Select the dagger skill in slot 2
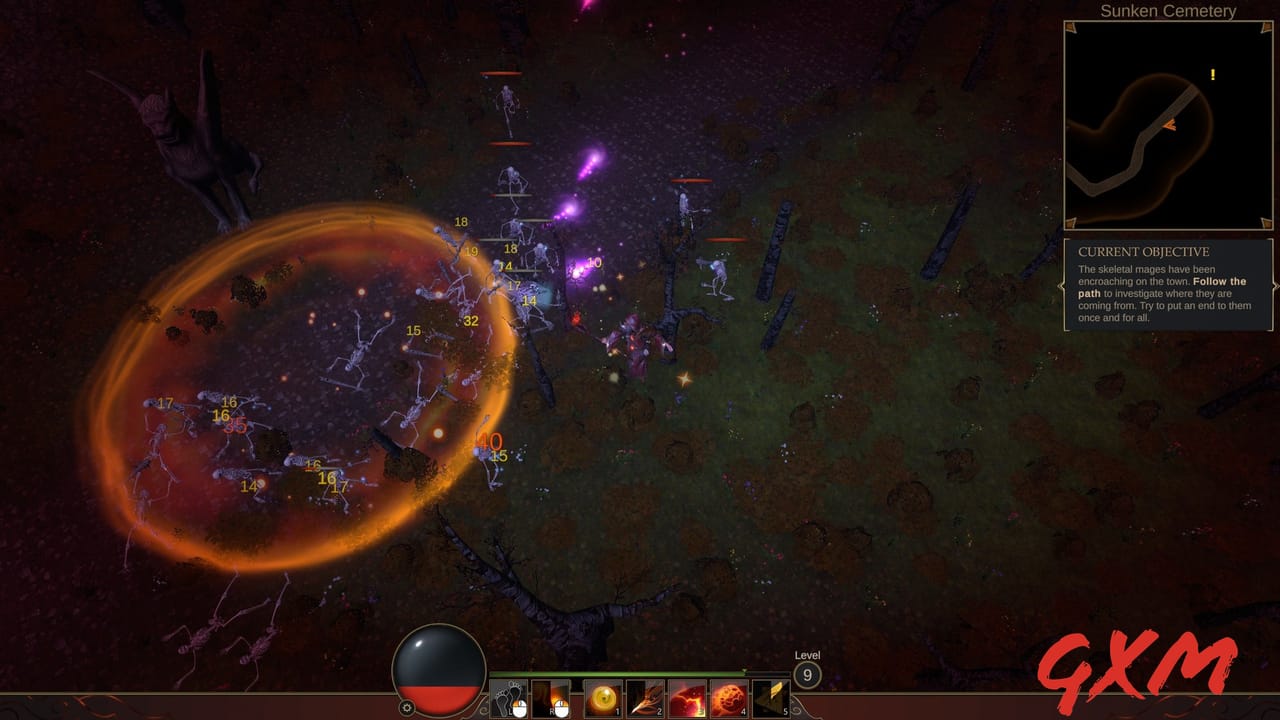The image size is (1280, 720). [x=644, y=697]
